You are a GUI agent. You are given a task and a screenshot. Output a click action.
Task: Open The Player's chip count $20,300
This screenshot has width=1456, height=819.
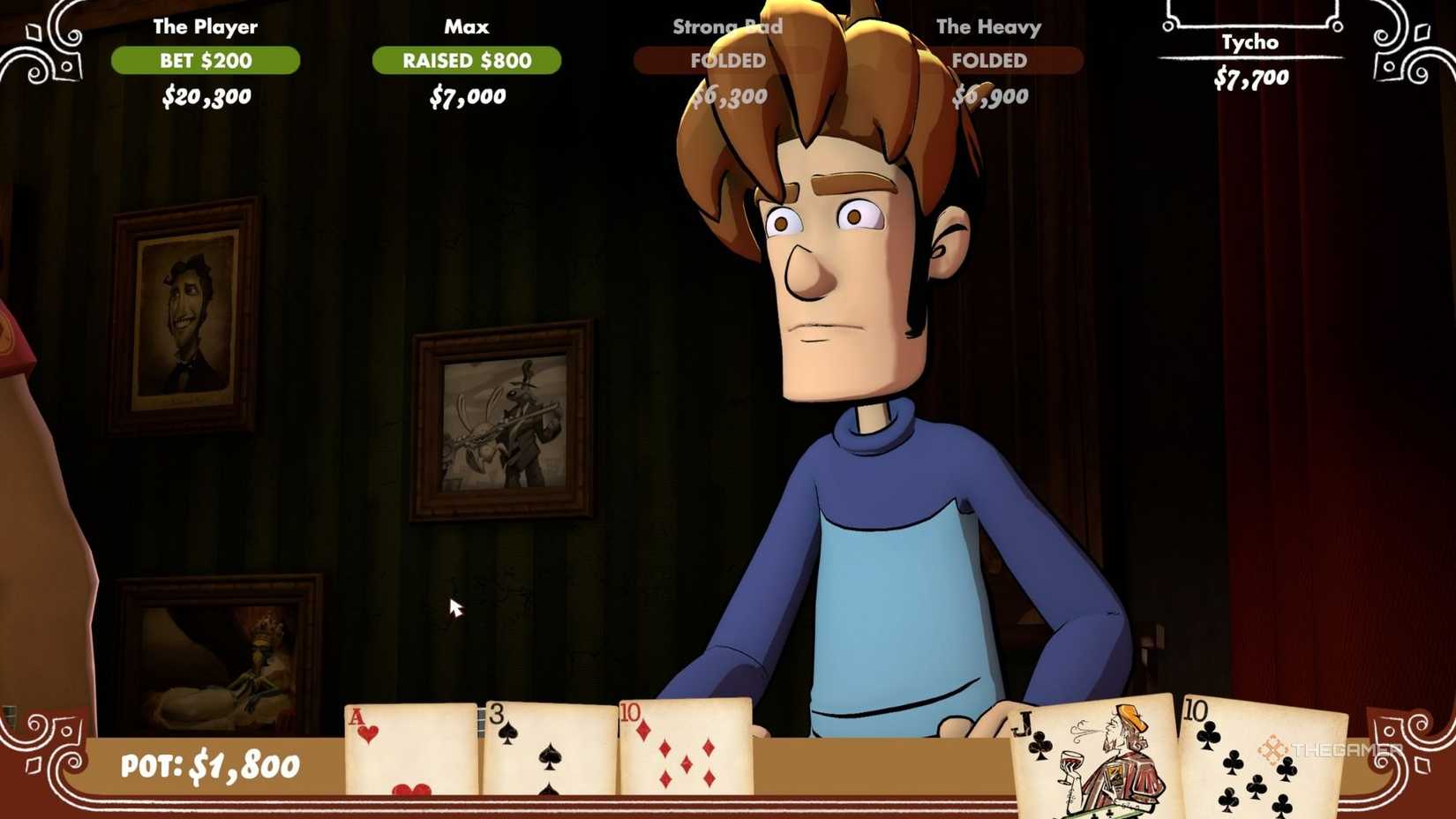(205, 96)
